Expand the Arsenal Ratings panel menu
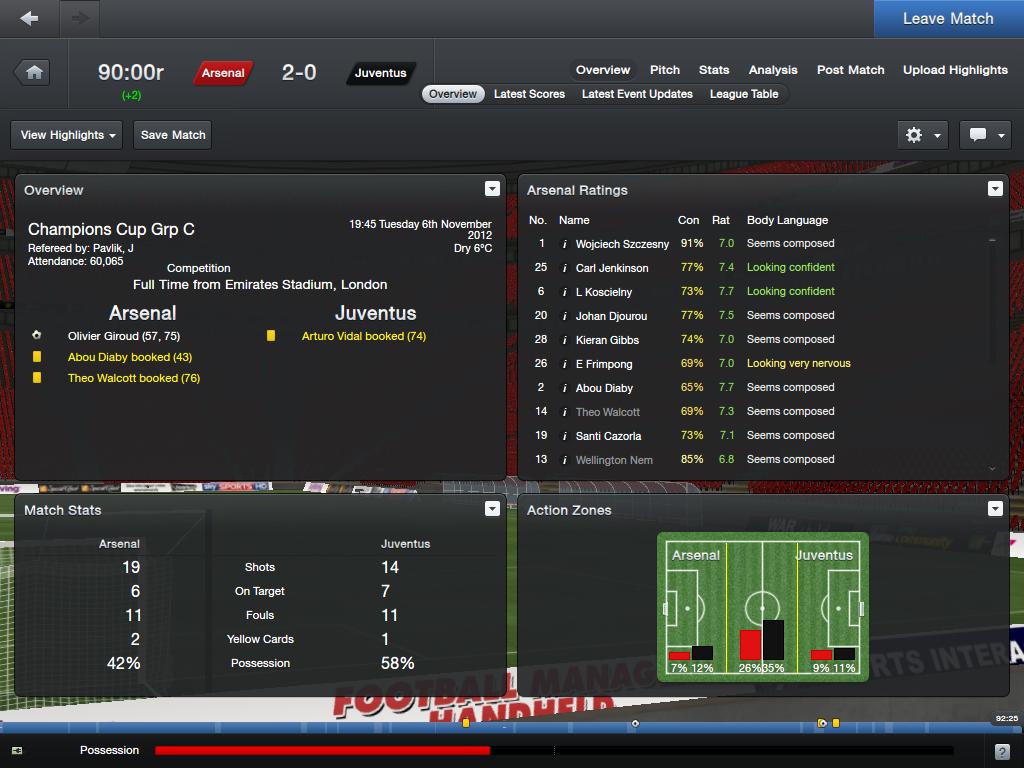1024x768 pixels. (995, 189)
